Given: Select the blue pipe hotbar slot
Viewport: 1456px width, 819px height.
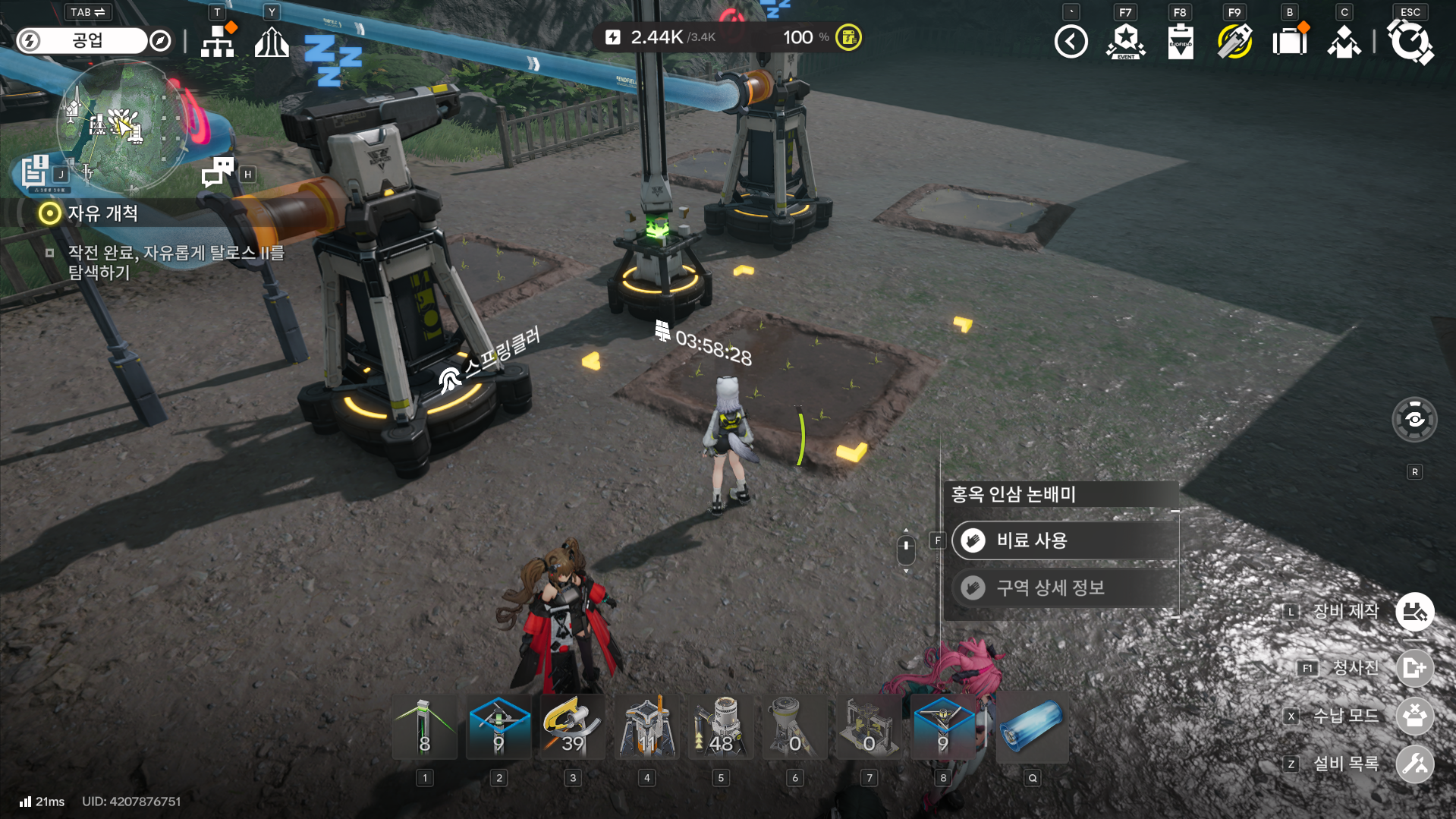Looking at the screenshot, I should [x=1032, y=727].
